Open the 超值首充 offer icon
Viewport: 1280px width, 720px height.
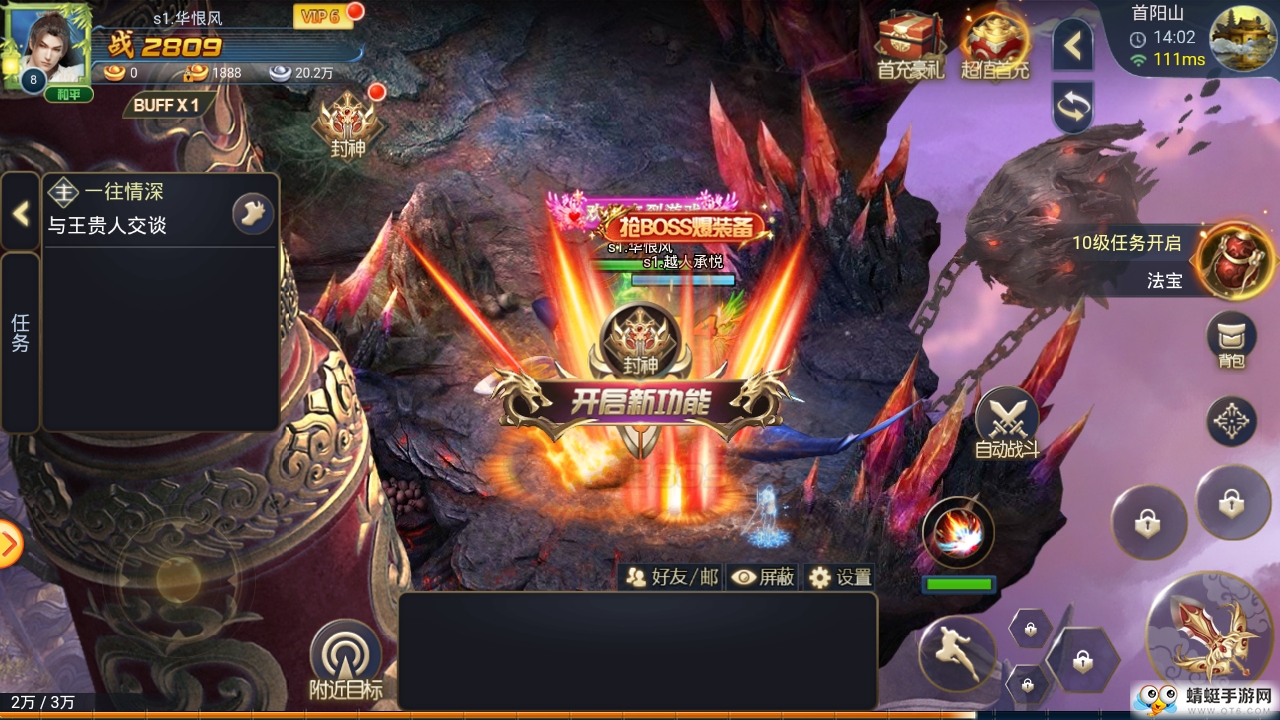[995, 46]
